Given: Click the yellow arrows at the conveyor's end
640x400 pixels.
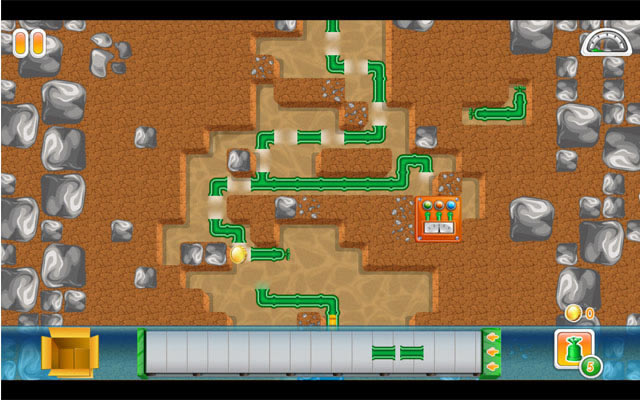Looking at the screenshot, I should pos(492,352).
